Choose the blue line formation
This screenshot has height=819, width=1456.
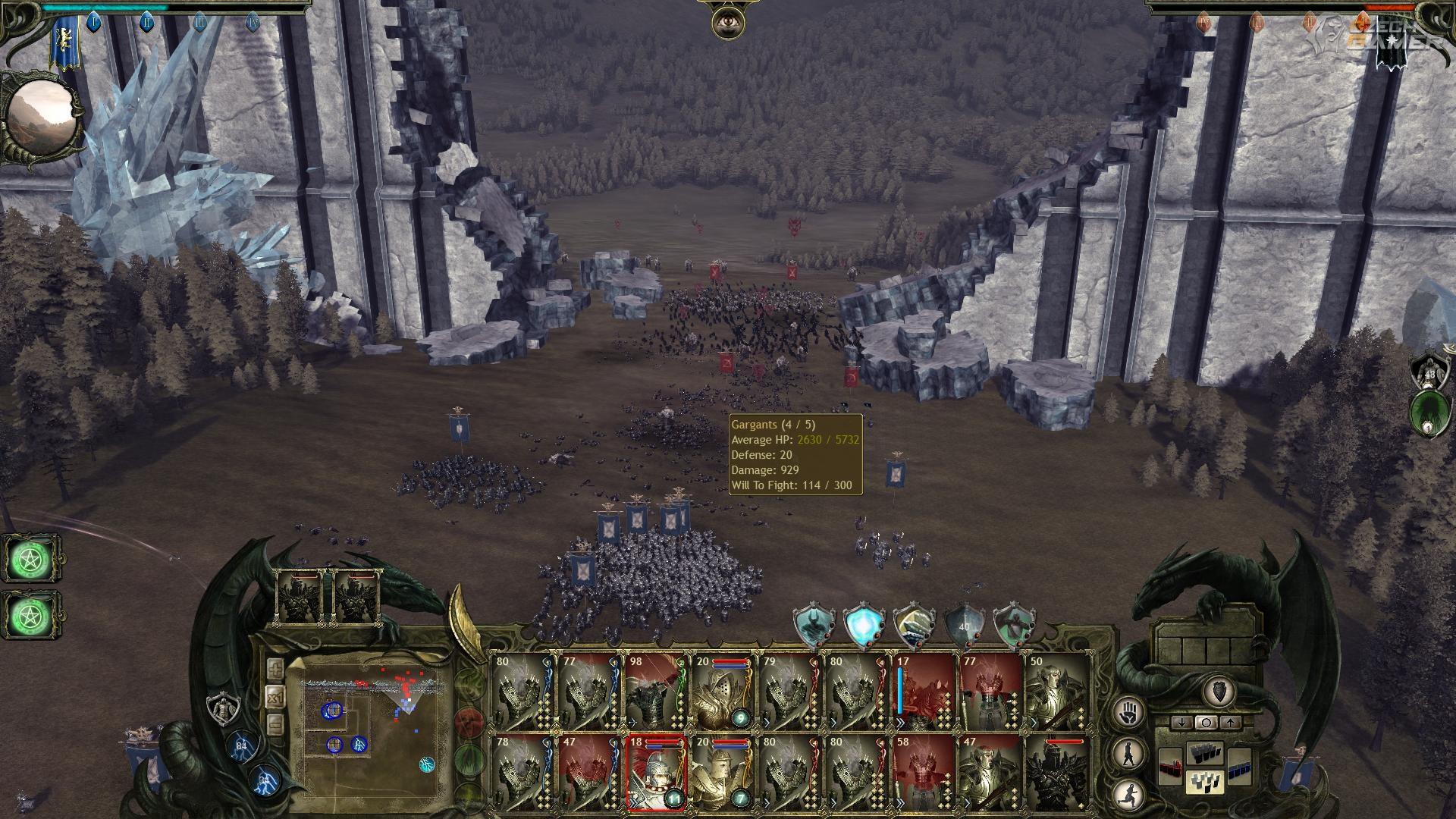coord(1239,766)
